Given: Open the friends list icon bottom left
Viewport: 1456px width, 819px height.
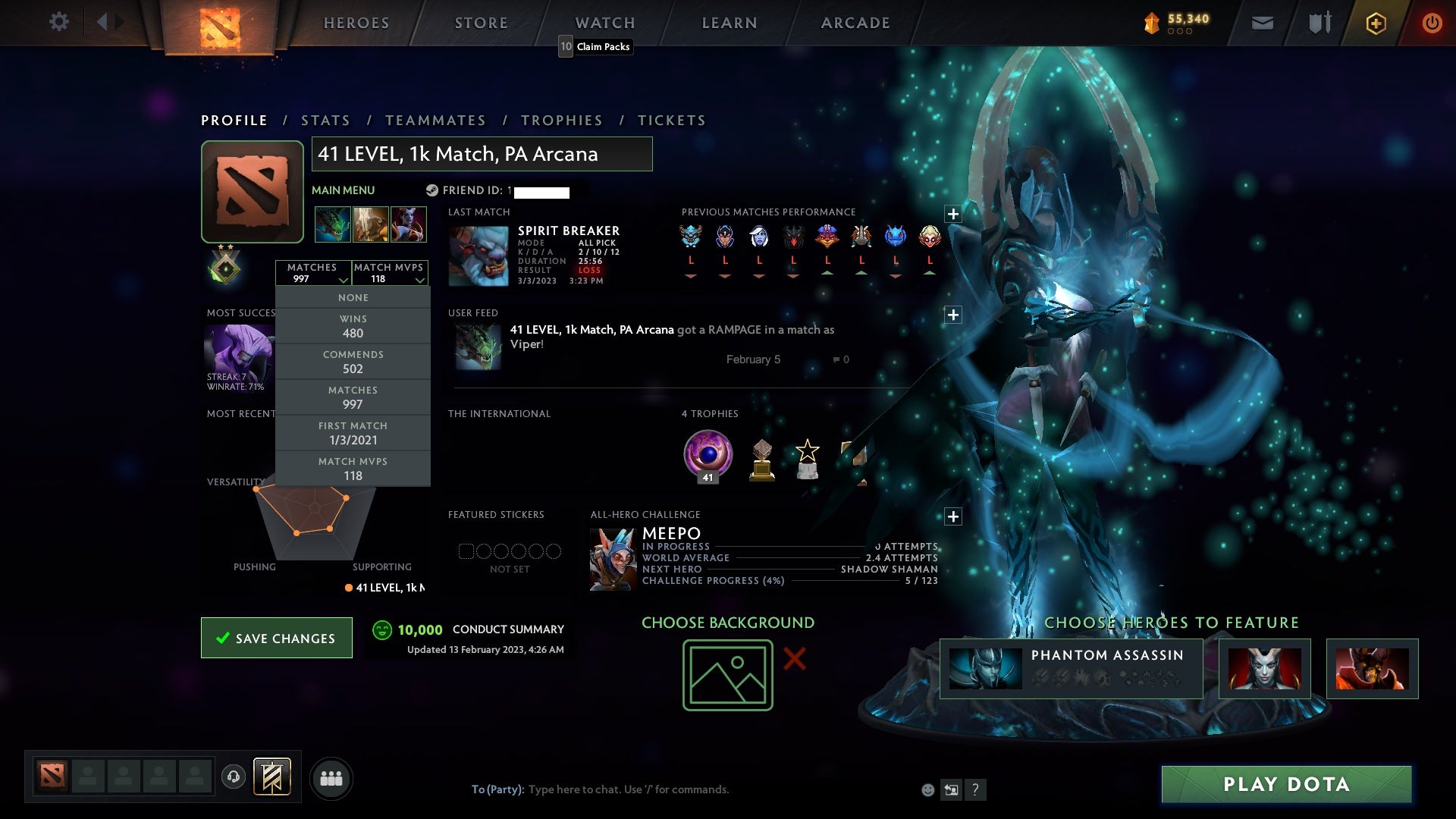Looking at the screenshot, I should [331, 777].
